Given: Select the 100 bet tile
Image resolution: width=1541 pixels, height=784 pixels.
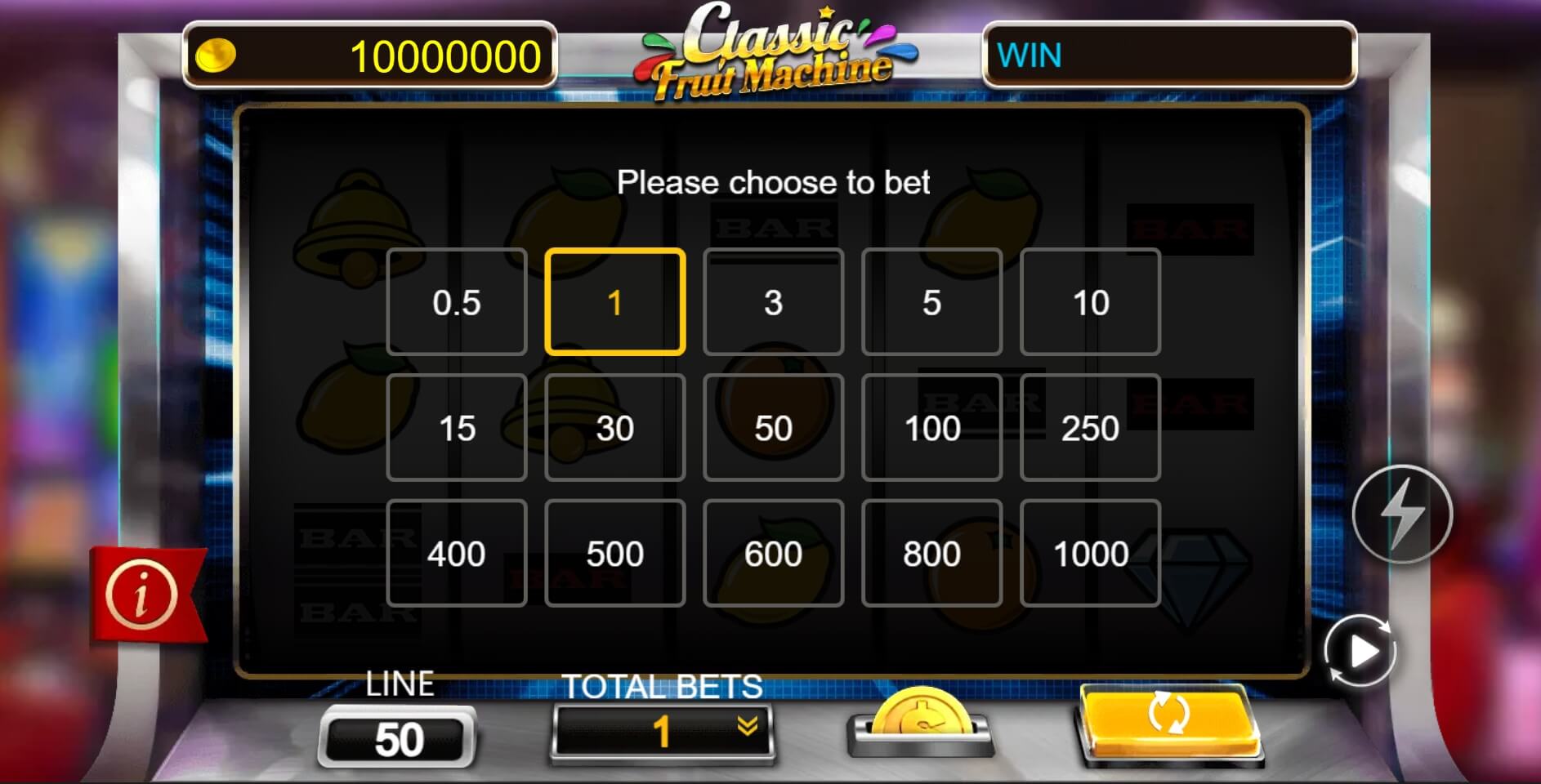Looking at the screenshot, I should [x=932, y=428].
